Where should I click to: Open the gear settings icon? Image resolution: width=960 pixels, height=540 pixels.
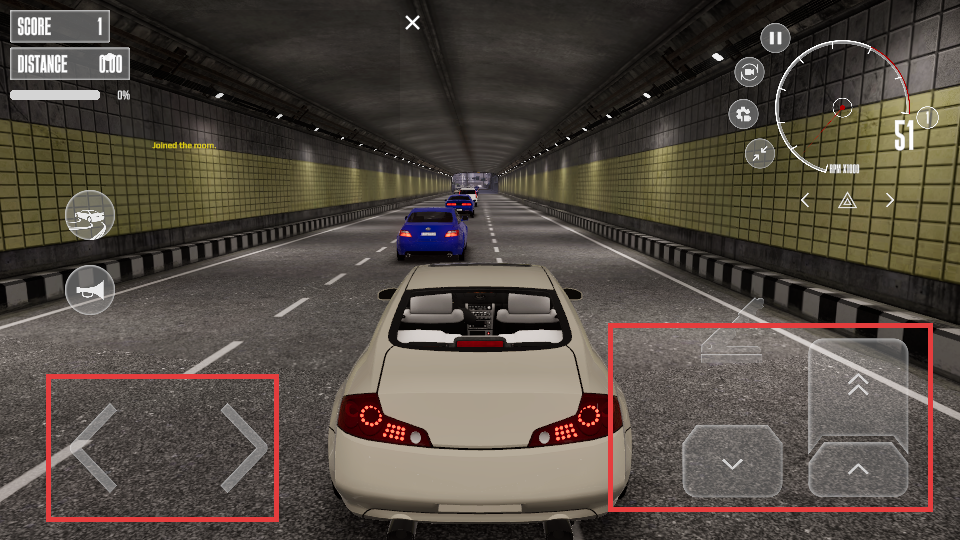743,114
